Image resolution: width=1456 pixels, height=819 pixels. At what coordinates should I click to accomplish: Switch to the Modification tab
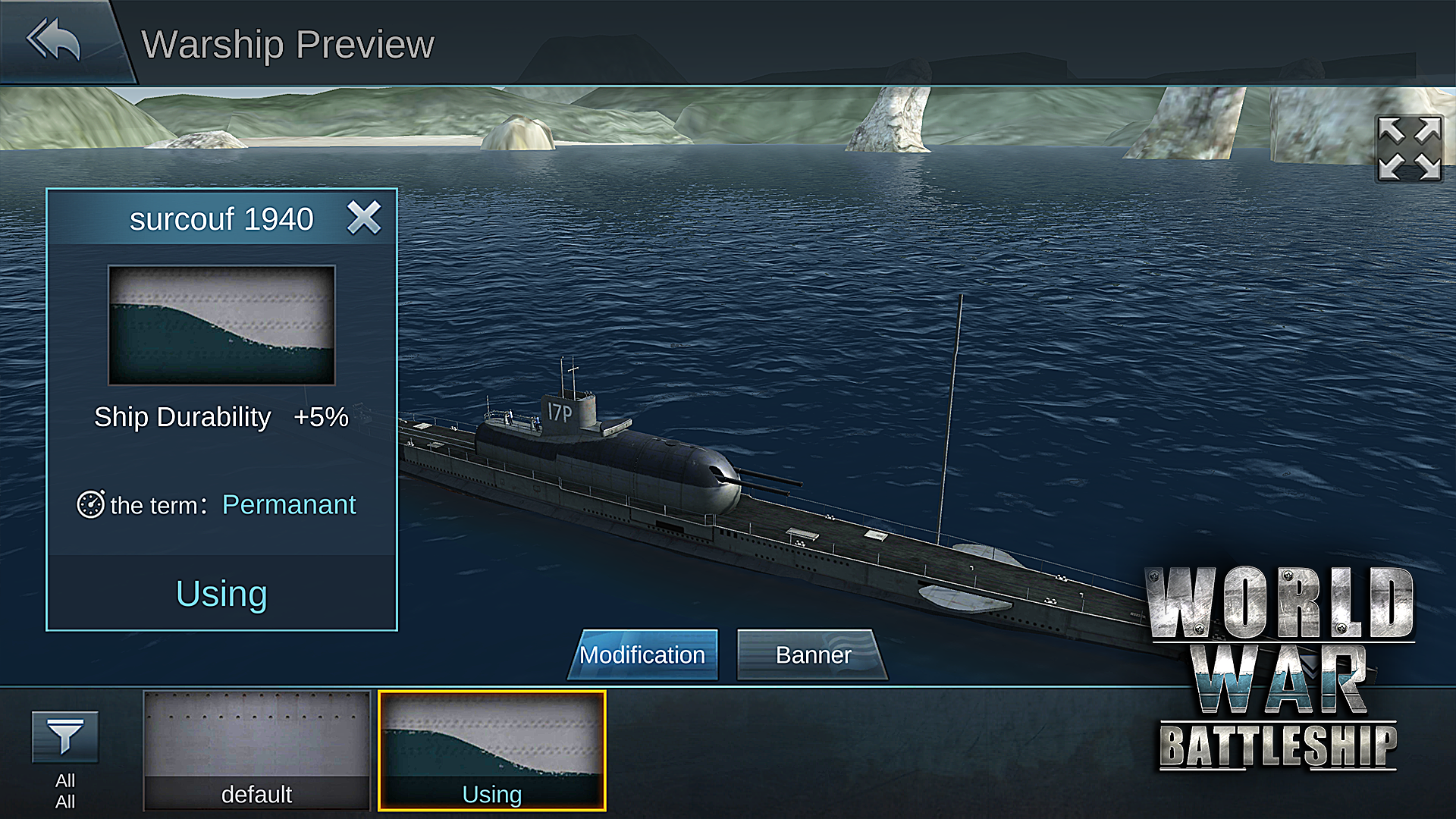[642, 654]
